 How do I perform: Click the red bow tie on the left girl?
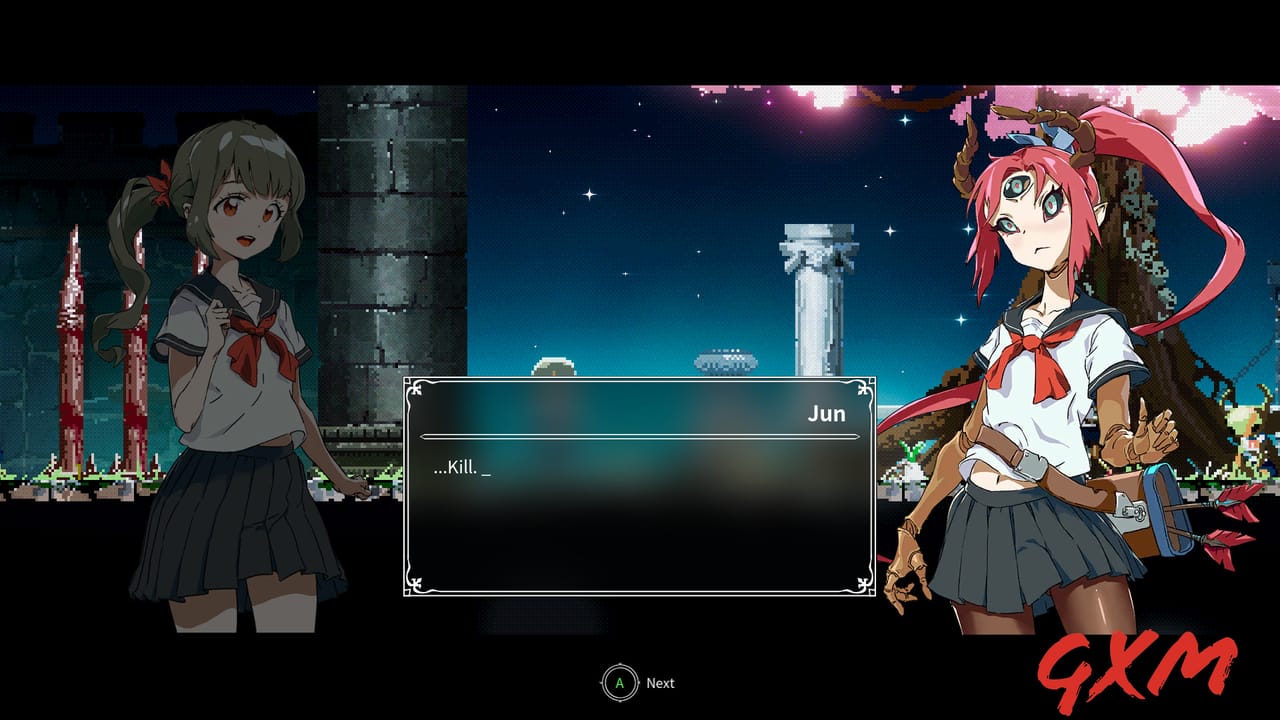(258, 331)
